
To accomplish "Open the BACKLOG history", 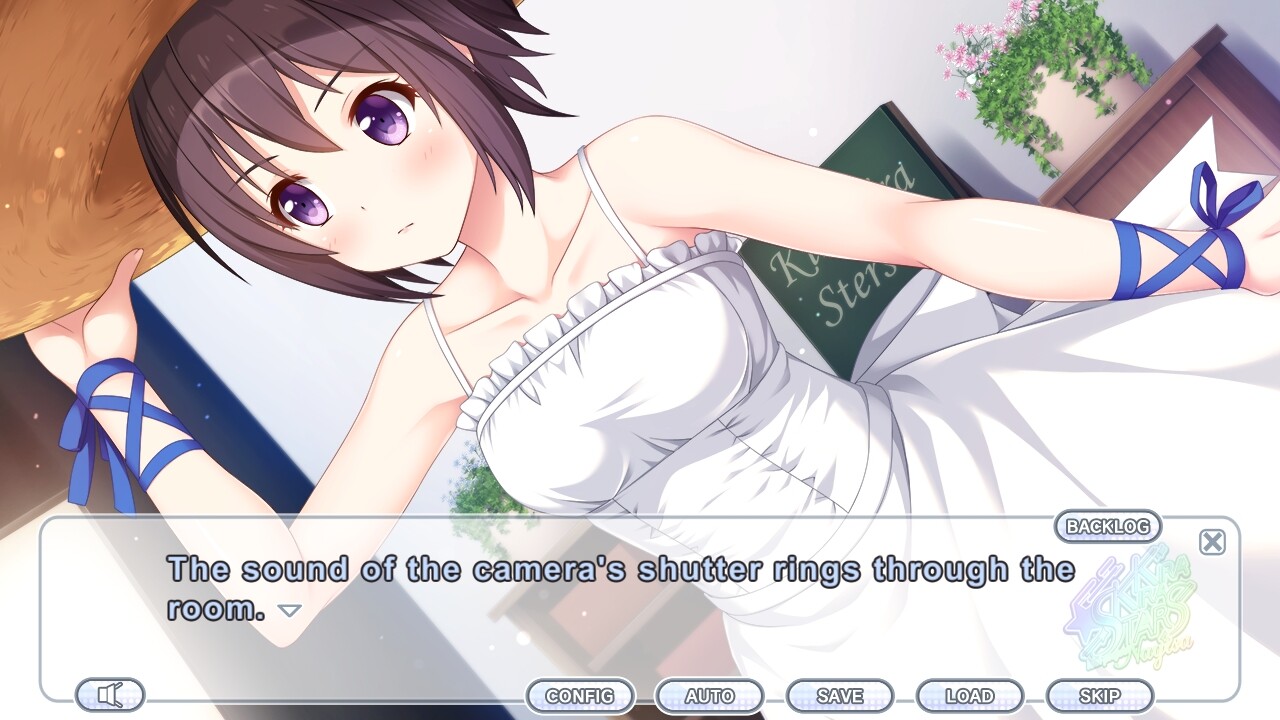I will click(1107, 526).
